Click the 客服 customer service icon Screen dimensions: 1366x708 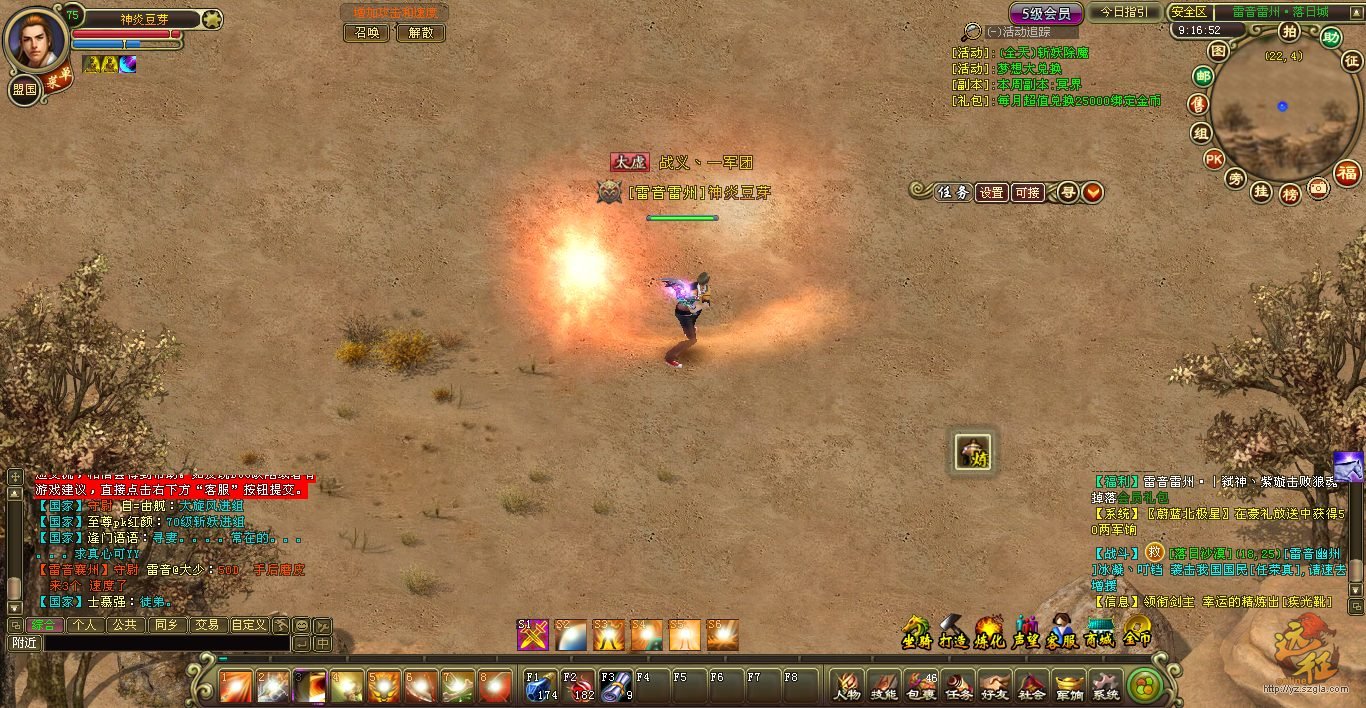(x=1062, y=632)
